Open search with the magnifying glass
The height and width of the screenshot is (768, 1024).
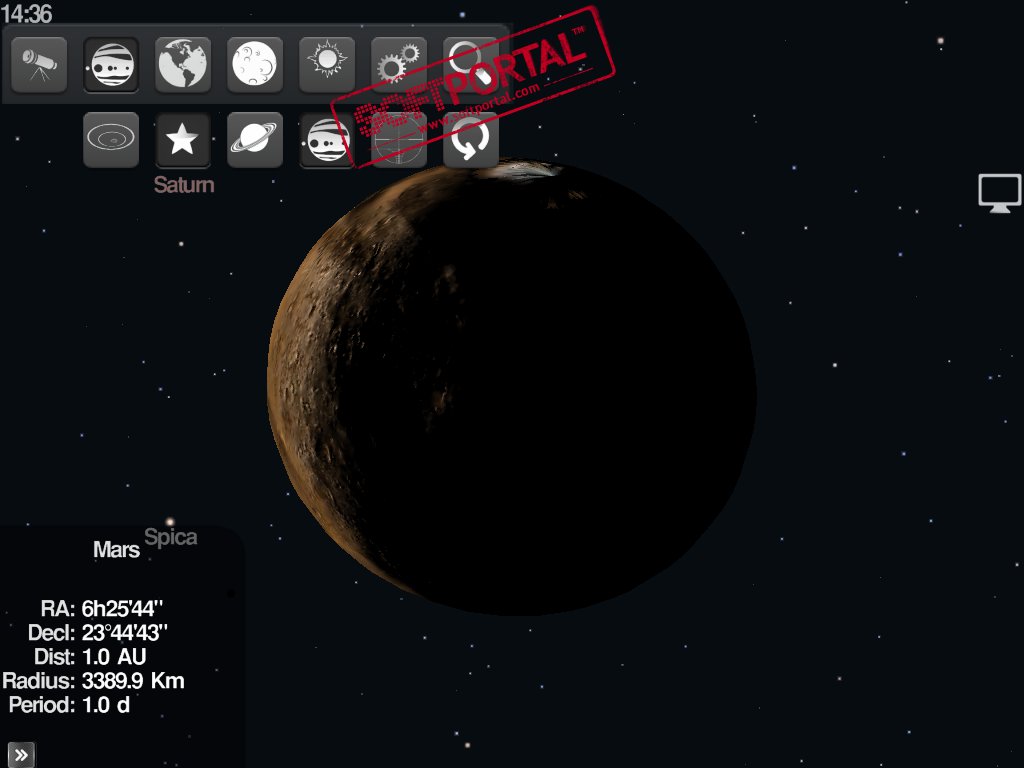point(470,62)
